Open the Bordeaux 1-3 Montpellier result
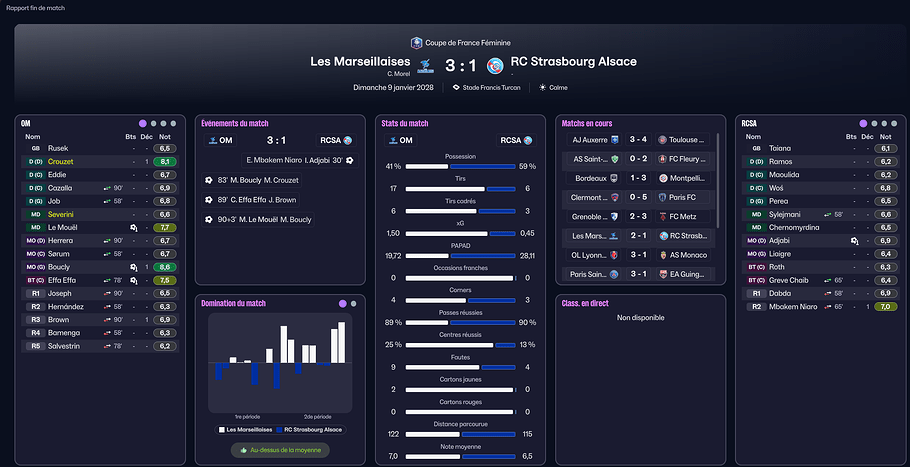 635,178
